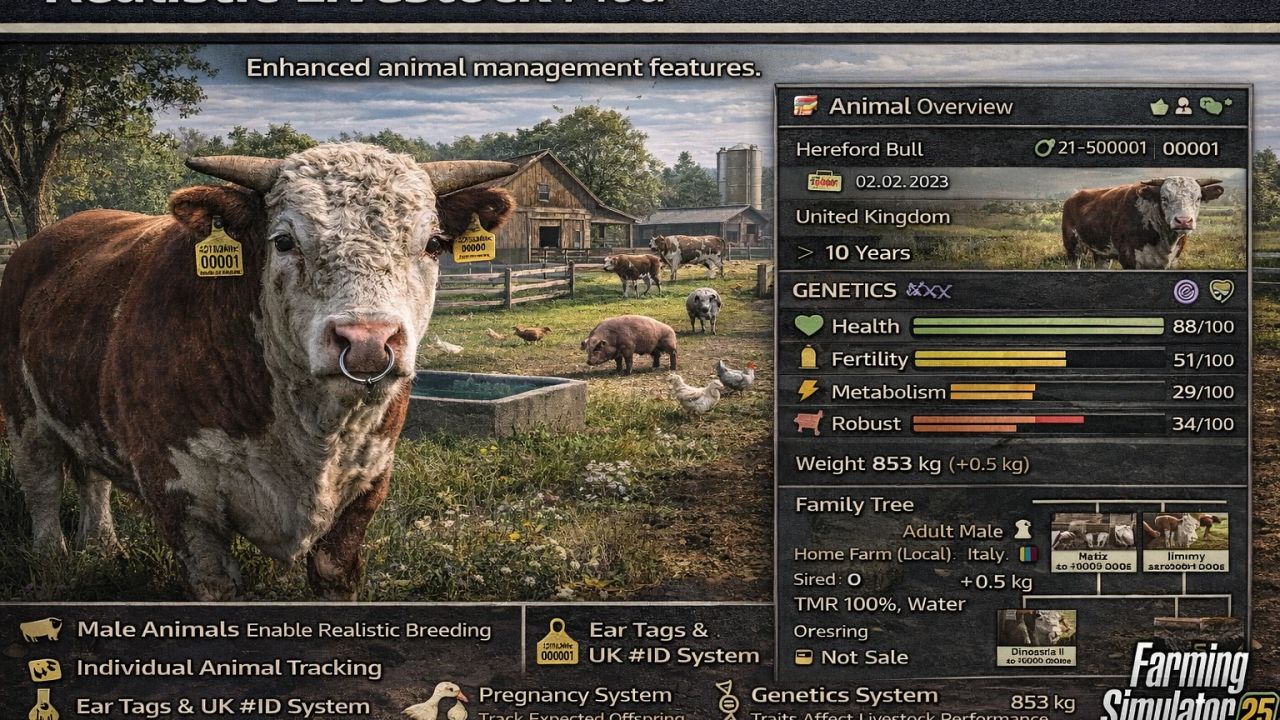Select the Jimmy ancestor card
The width and height of the screenshot is (1280, 720).
coord(1185,543)
